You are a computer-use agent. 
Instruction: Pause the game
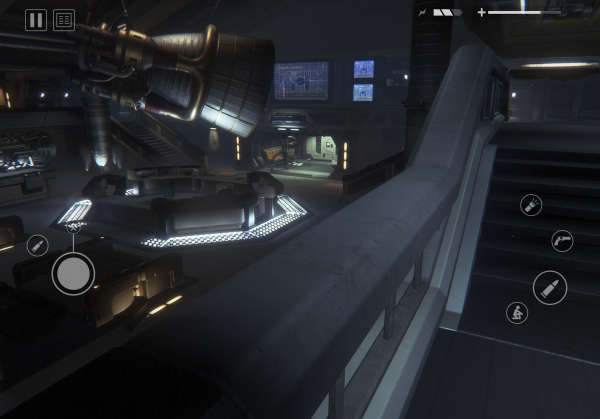pyautogui.click(x=36, y=20)
